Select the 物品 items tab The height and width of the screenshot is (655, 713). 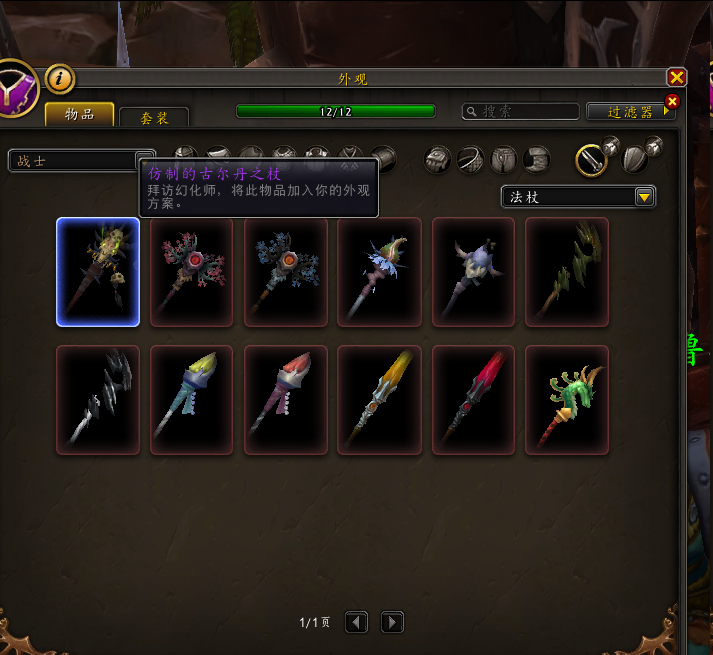pos(80,115)
